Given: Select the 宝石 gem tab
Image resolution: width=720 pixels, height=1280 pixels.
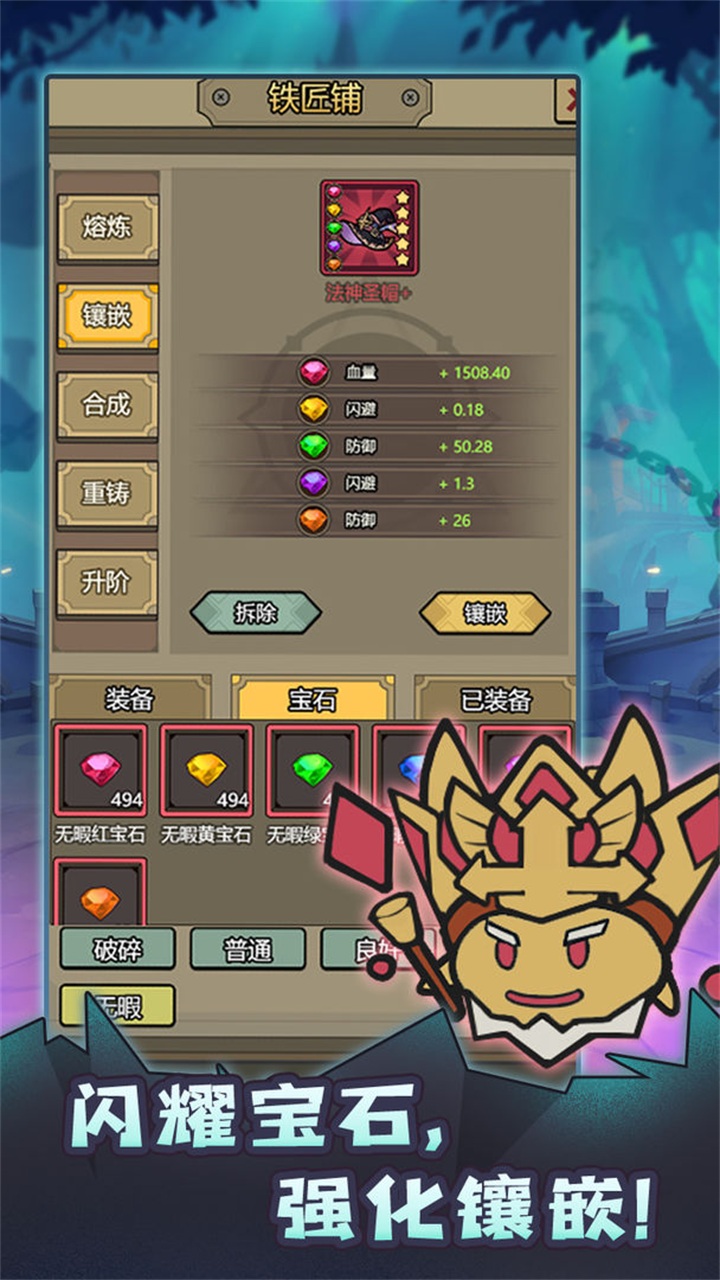Looking at the screenshot, I should pos(312,700).
